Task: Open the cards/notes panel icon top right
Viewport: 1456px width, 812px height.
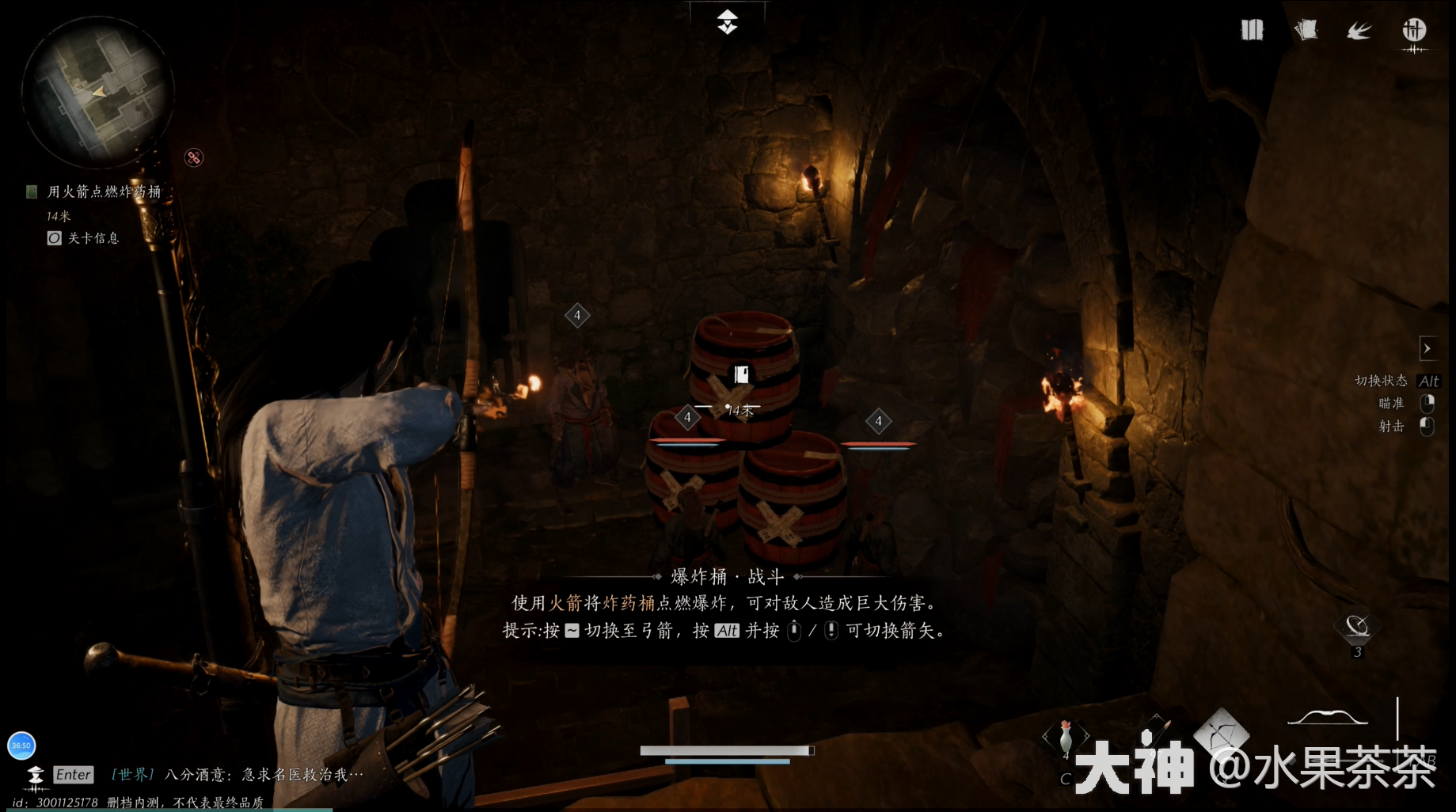Action: [1305, 29]
